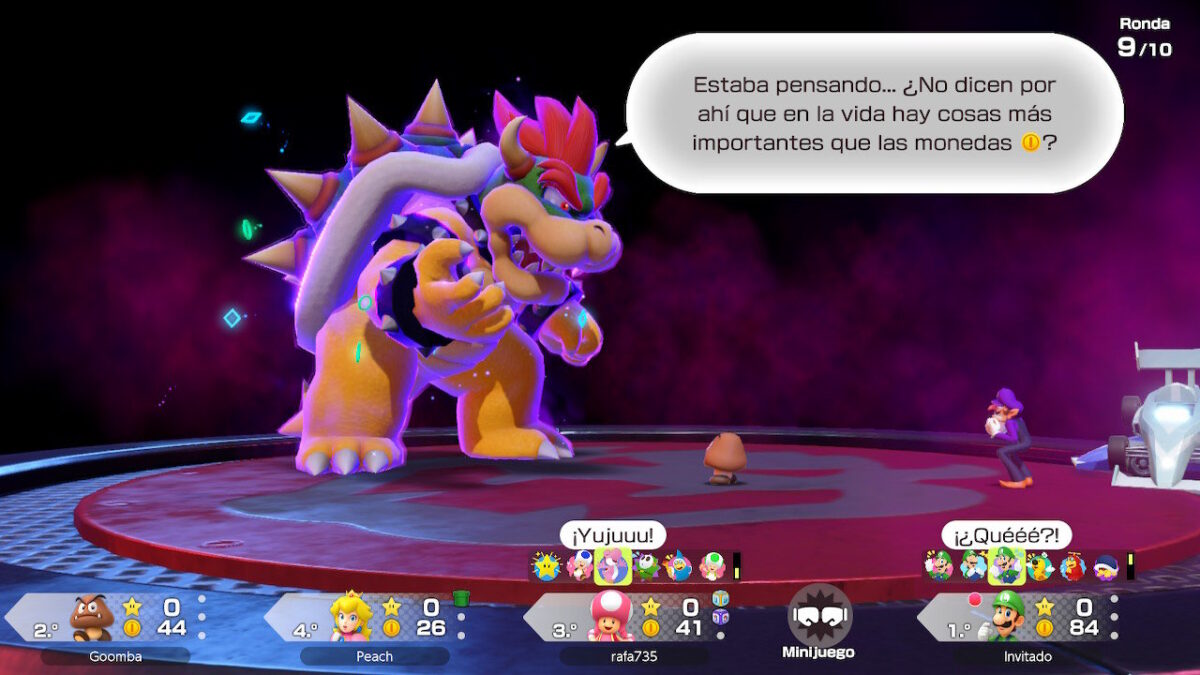Select the yellow Wiggler sticker
The image size is (1200, 675).
(1039, 567)
